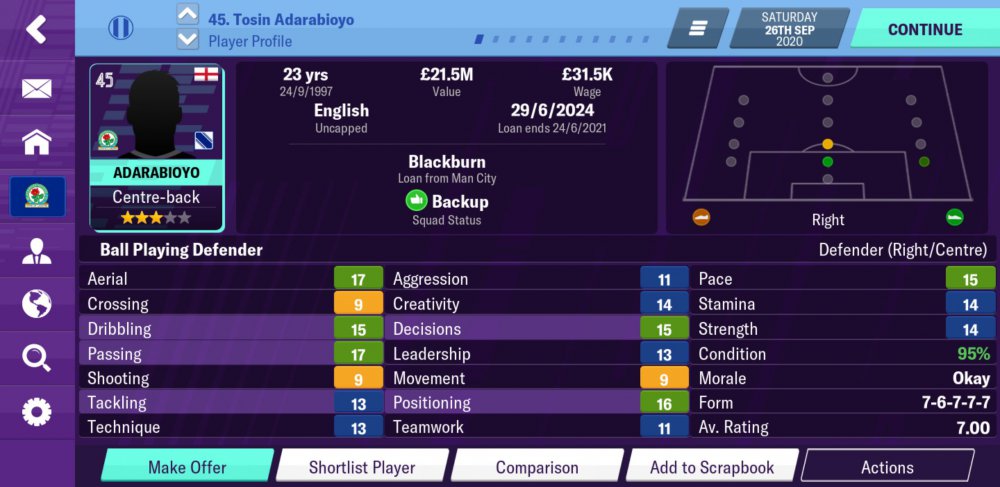Open the search magnifier

point(37,357)
